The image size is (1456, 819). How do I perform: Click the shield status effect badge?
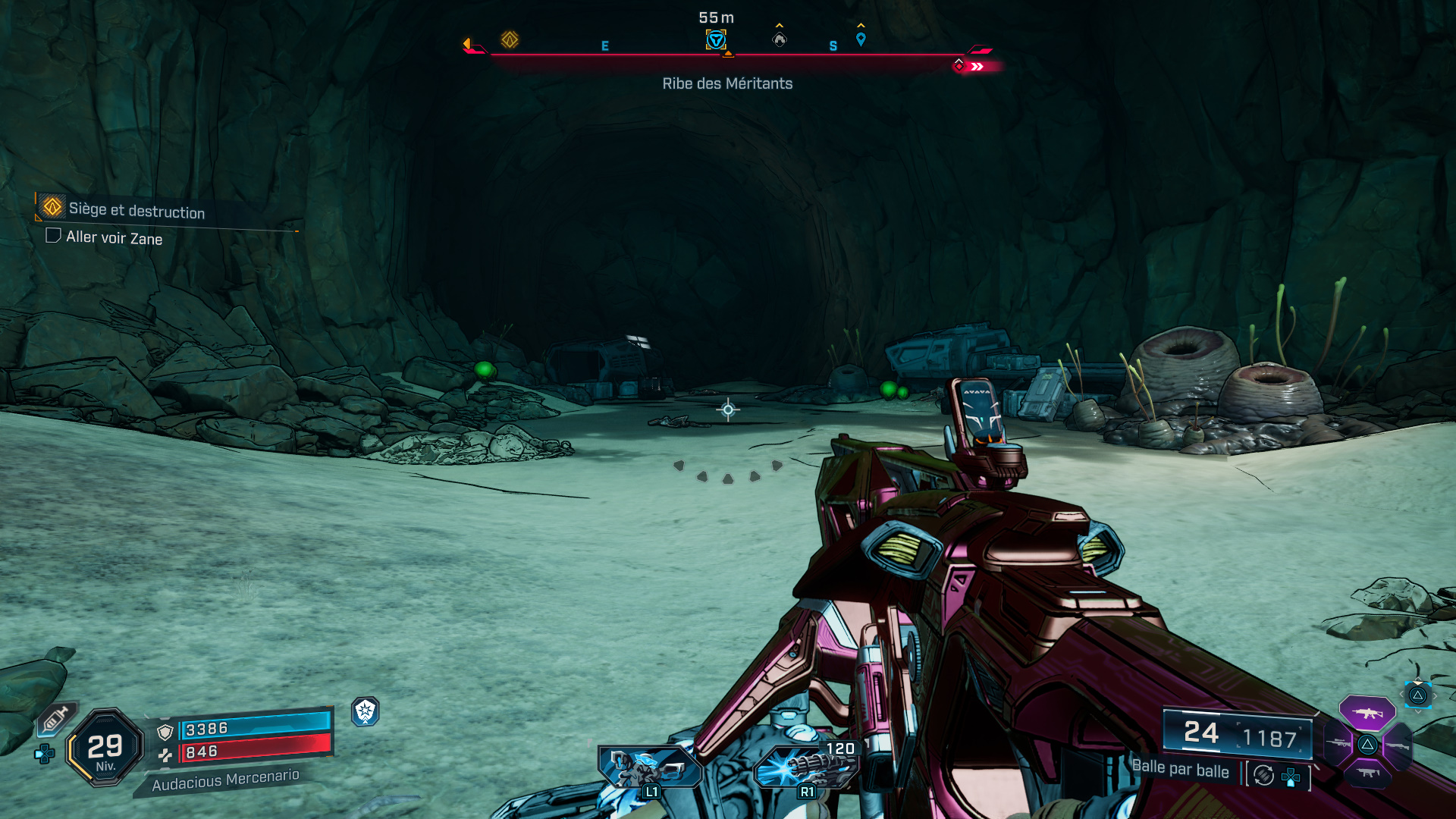[366, 711]
